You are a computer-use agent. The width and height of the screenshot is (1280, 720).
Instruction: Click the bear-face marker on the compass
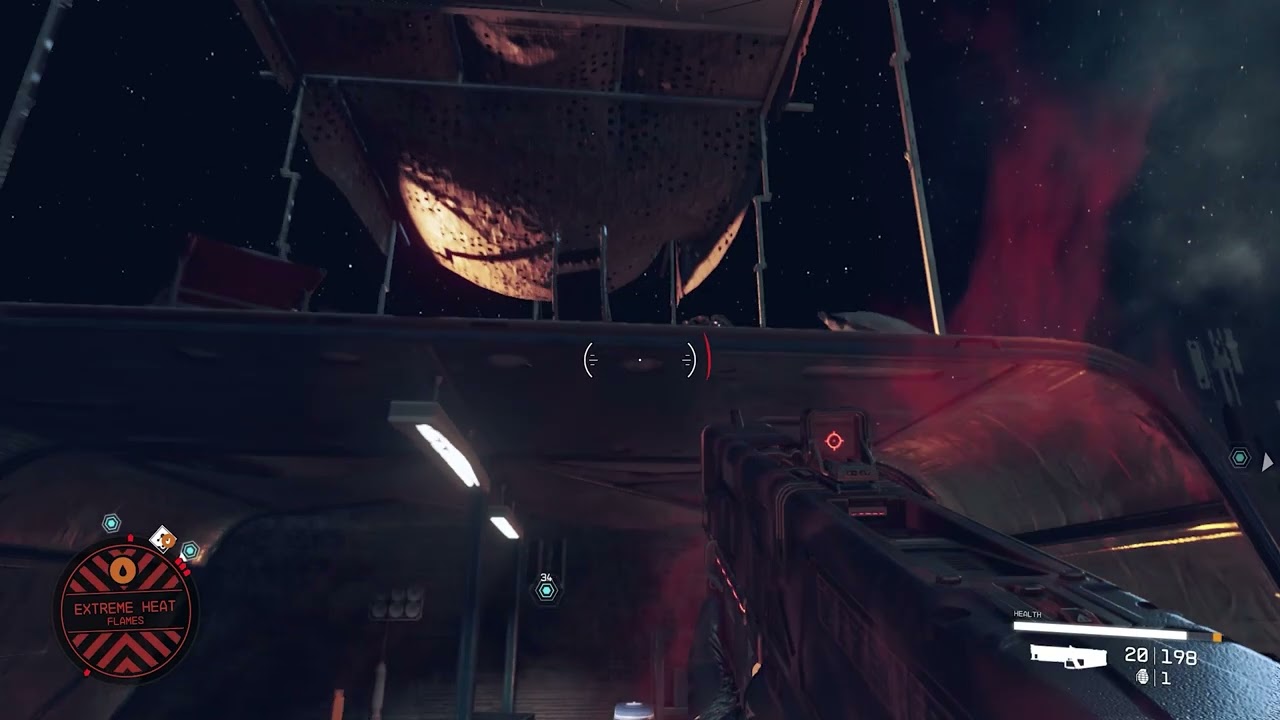coord(163,540)
